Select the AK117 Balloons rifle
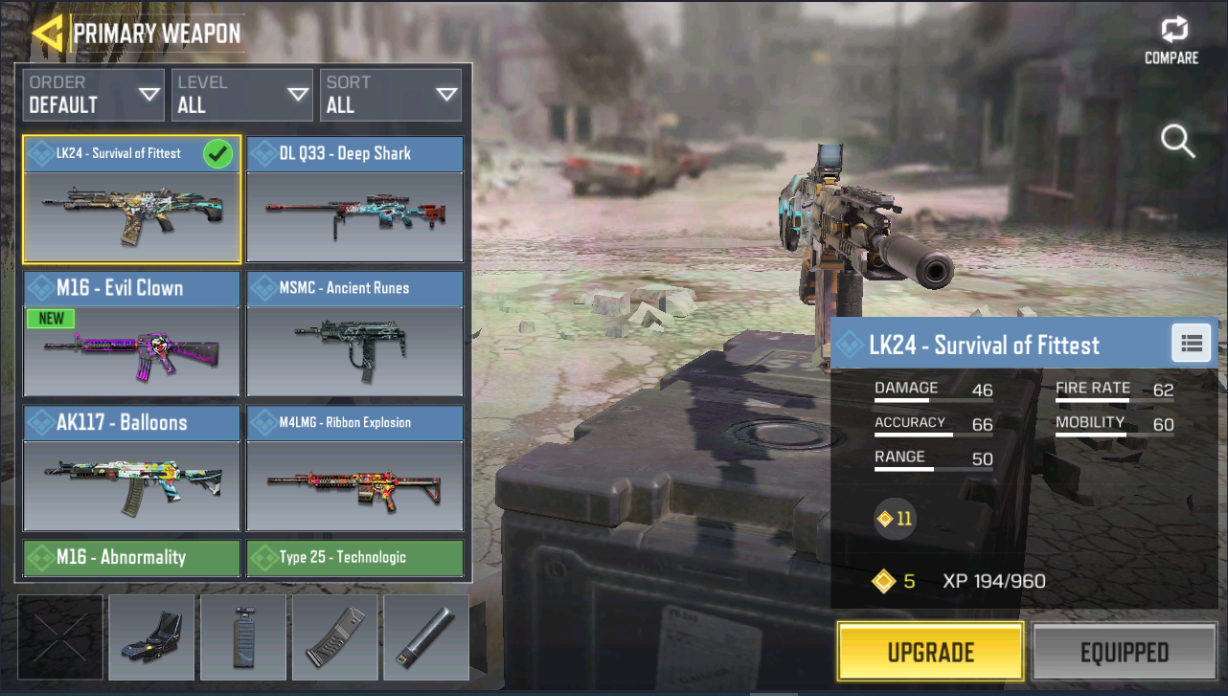The width and height of the screenshot is (1228, 696). 132,468
